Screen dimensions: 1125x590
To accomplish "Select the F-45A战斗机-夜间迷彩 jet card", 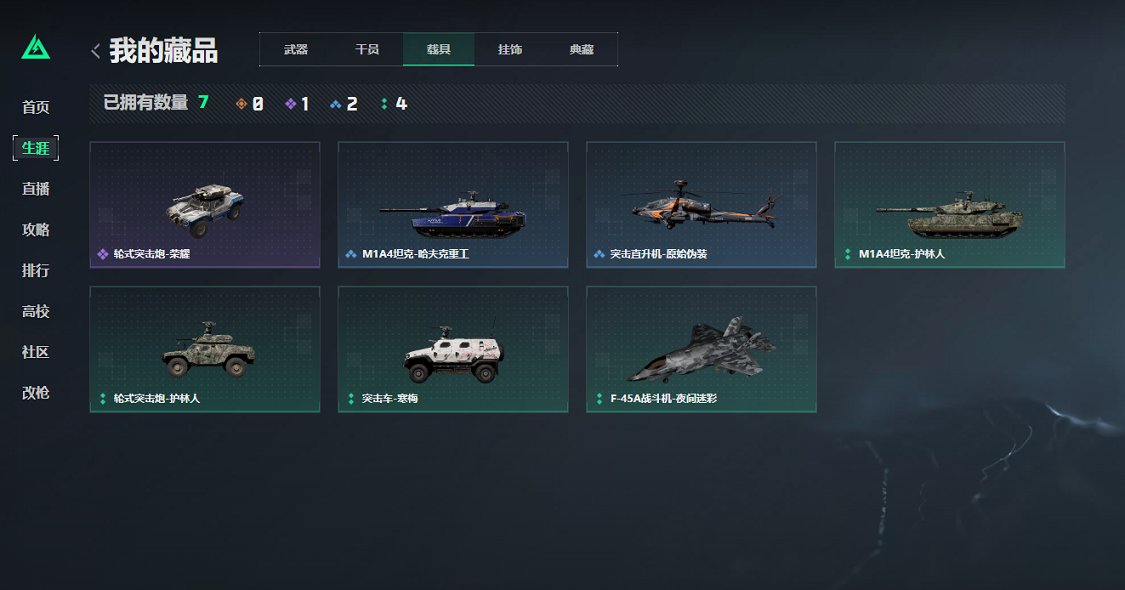I will [x=701, y=349].
